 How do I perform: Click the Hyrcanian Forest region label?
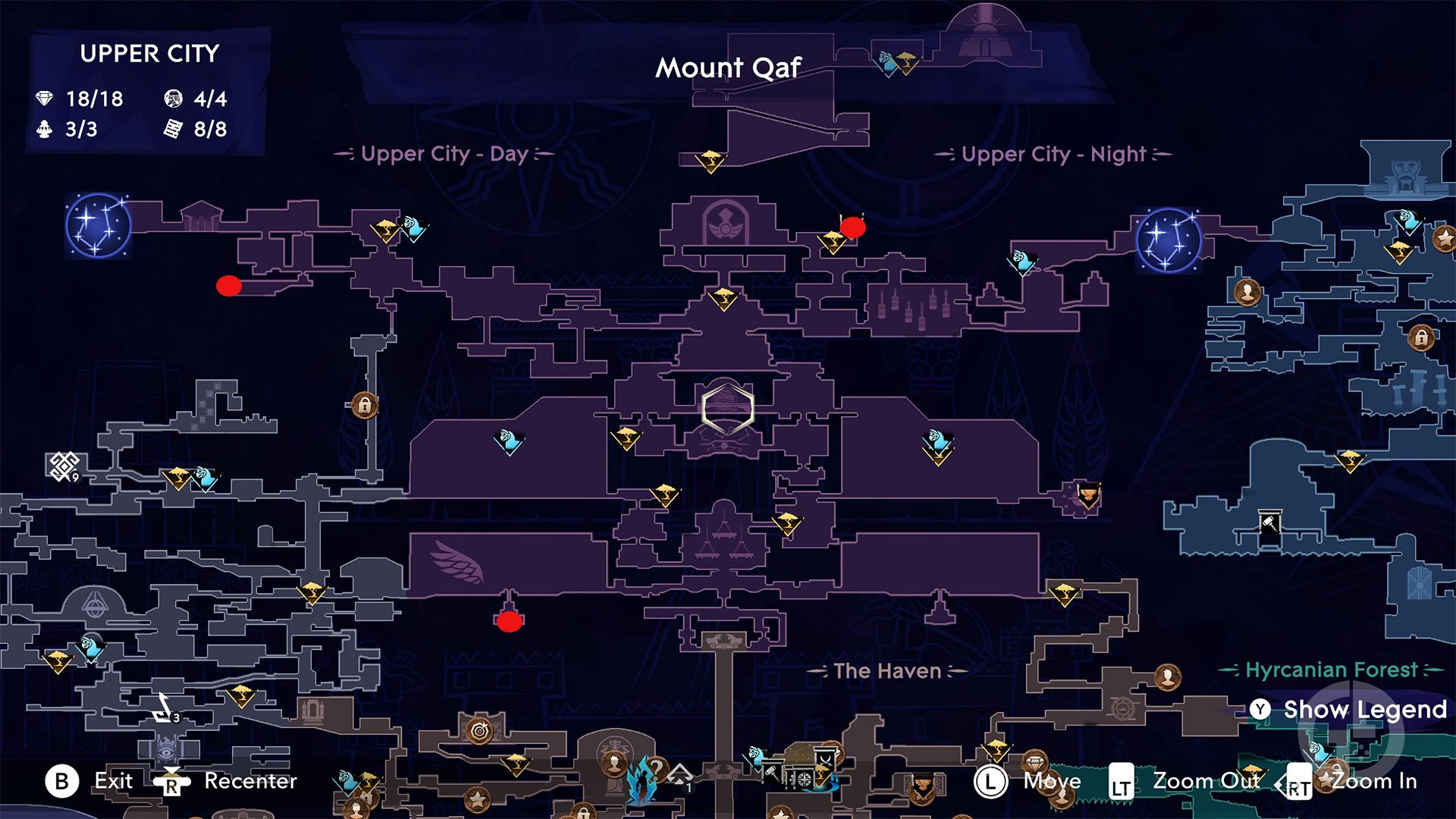click(1332, 670)
